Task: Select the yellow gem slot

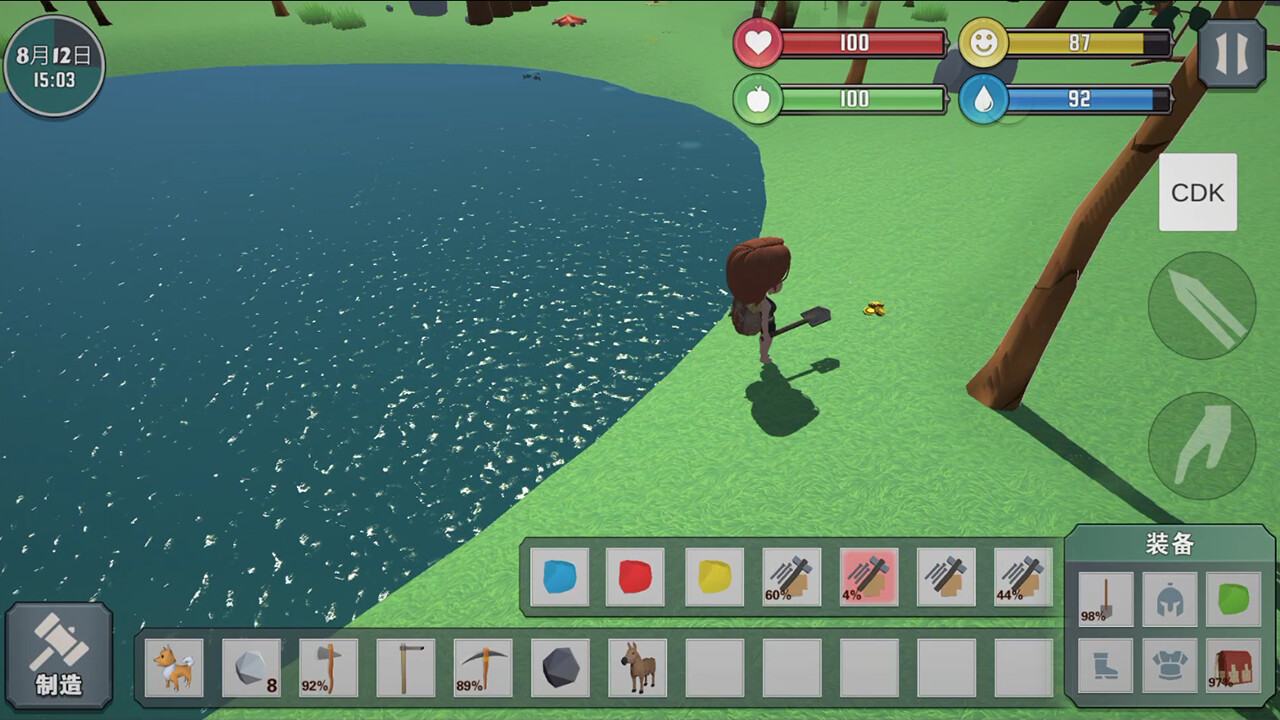Action: [714, 577]
